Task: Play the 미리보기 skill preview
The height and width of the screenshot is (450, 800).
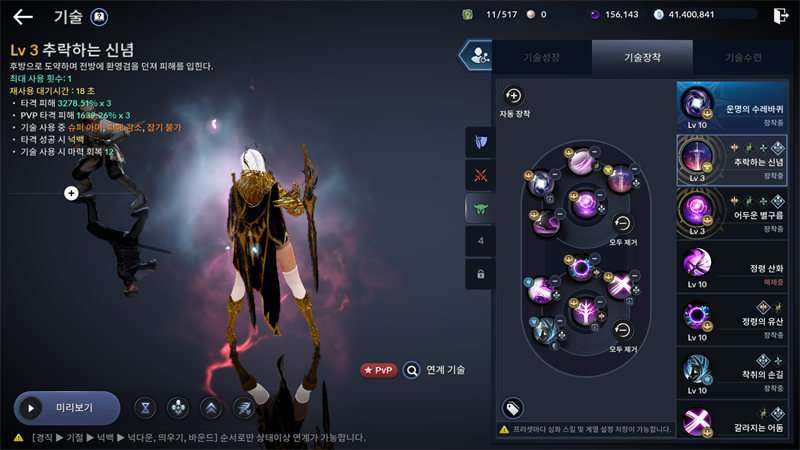Action: [66, 408]
